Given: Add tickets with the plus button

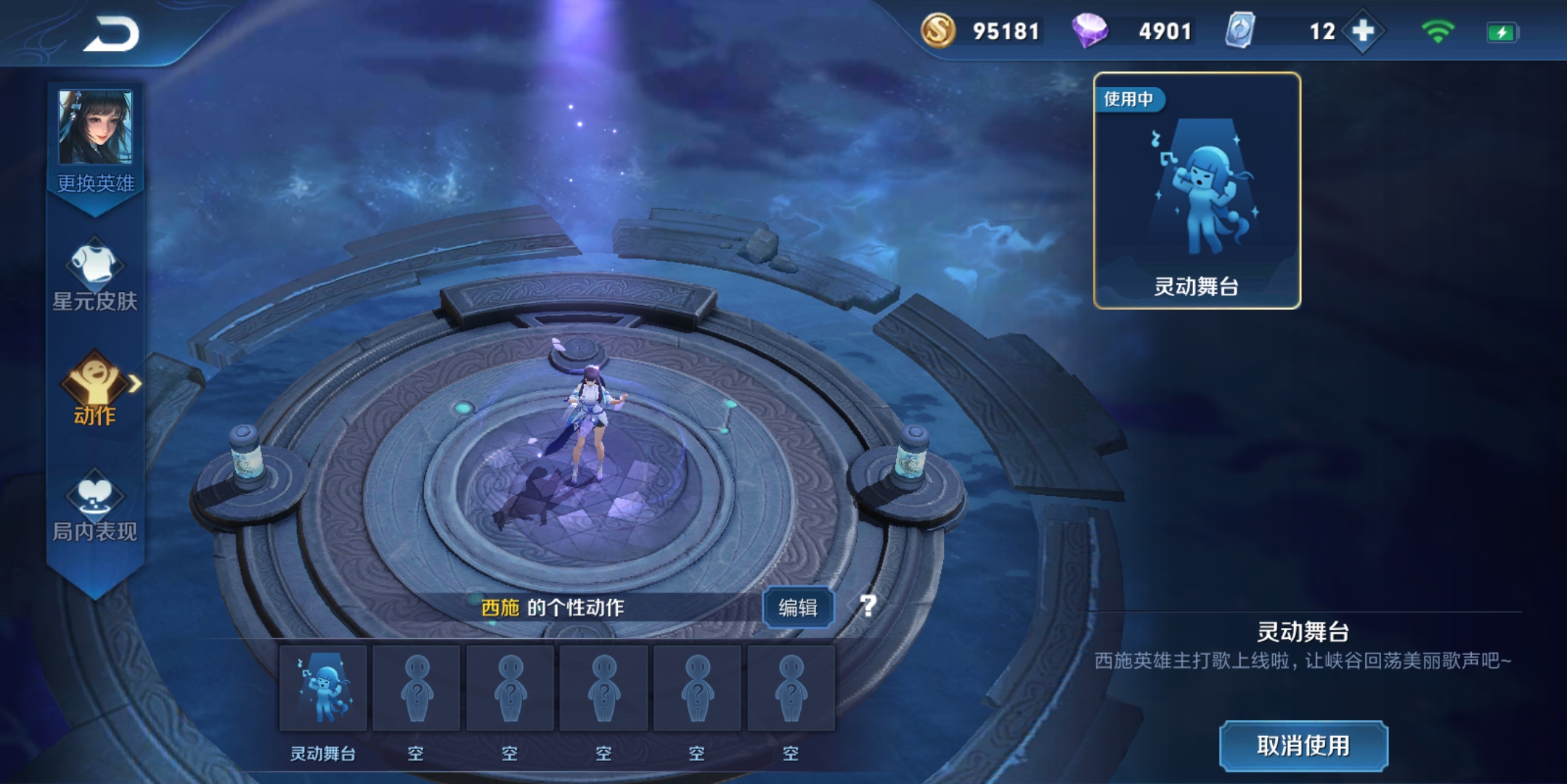Looking at the screenshot, I should [x=1363, y=31].
